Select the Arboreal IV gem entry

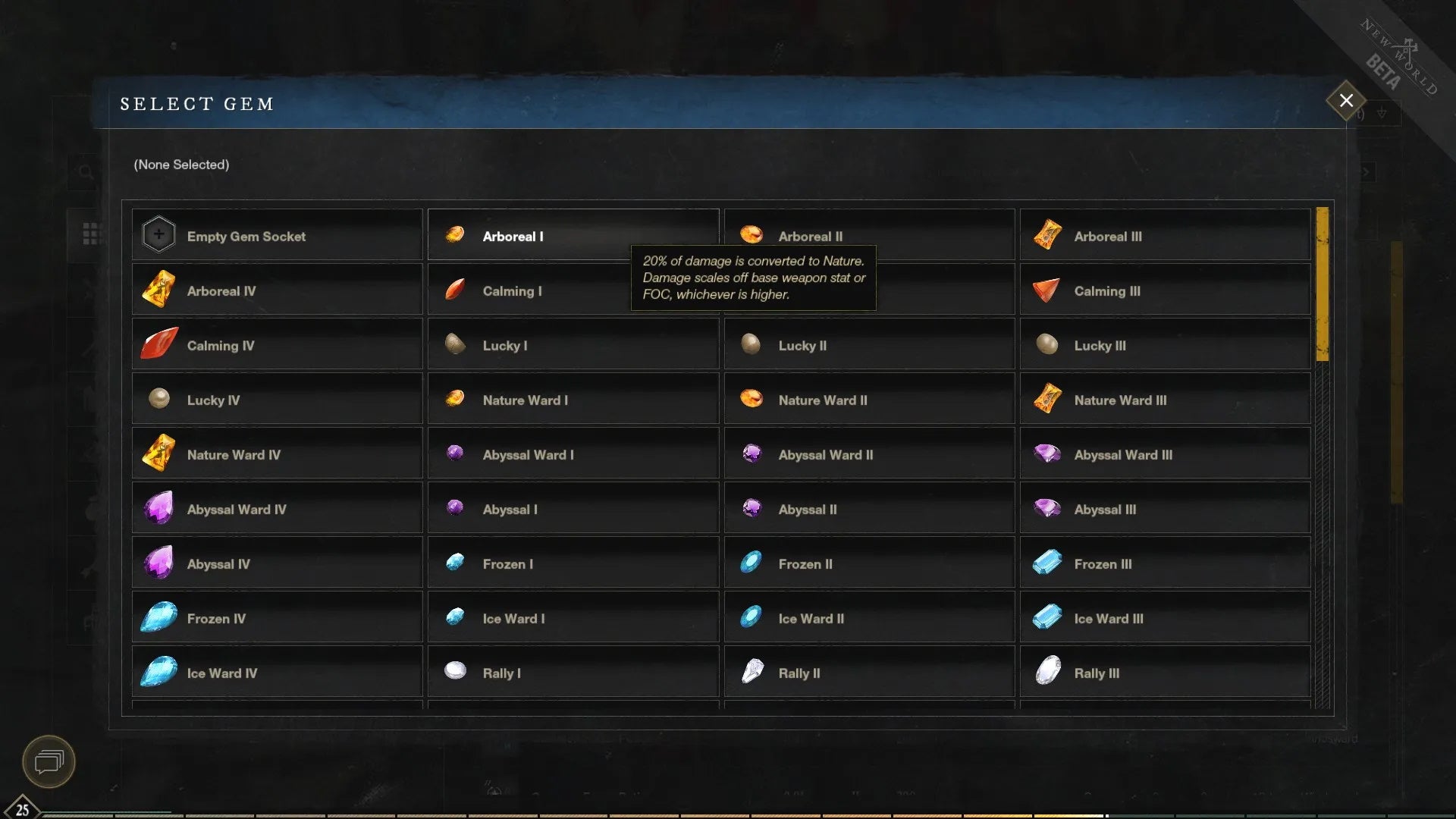(x=277, y=290)
